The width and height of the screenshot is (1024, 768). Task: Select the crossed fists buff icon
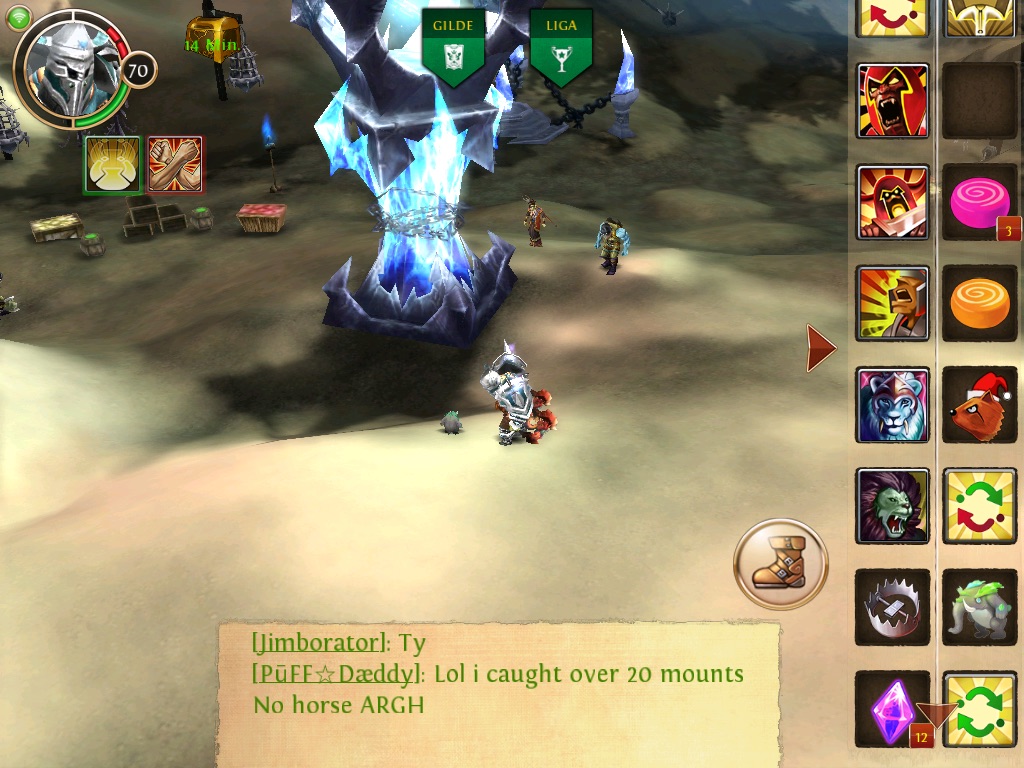(176, 165)
